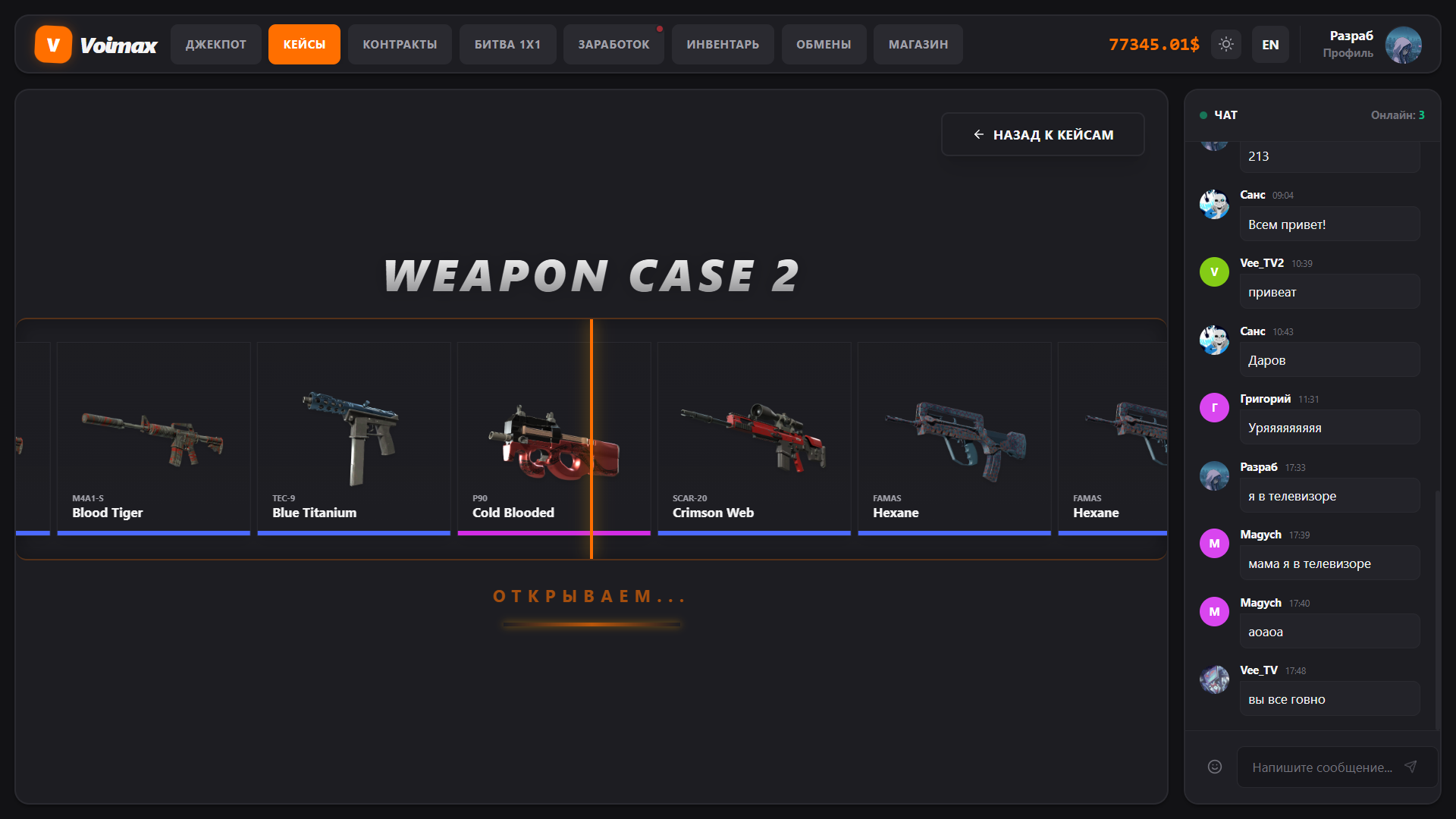The height and width of the screenshot is (819, 1456).
Task: Click Magych's purple avatar icon
Action: [x=1214, y=543]
